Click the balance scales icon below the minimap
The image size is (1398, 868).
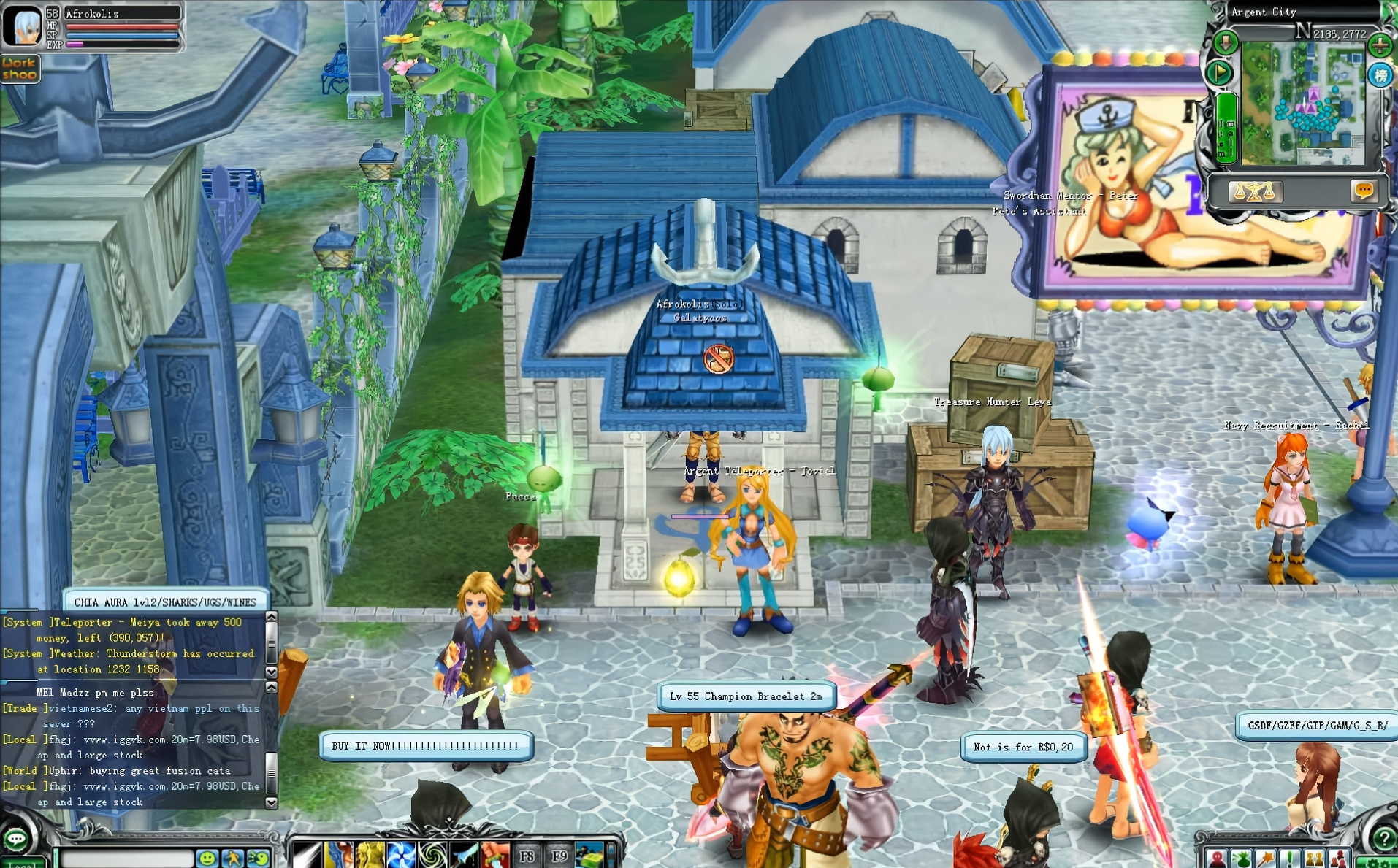click(x=1256, y=191)
